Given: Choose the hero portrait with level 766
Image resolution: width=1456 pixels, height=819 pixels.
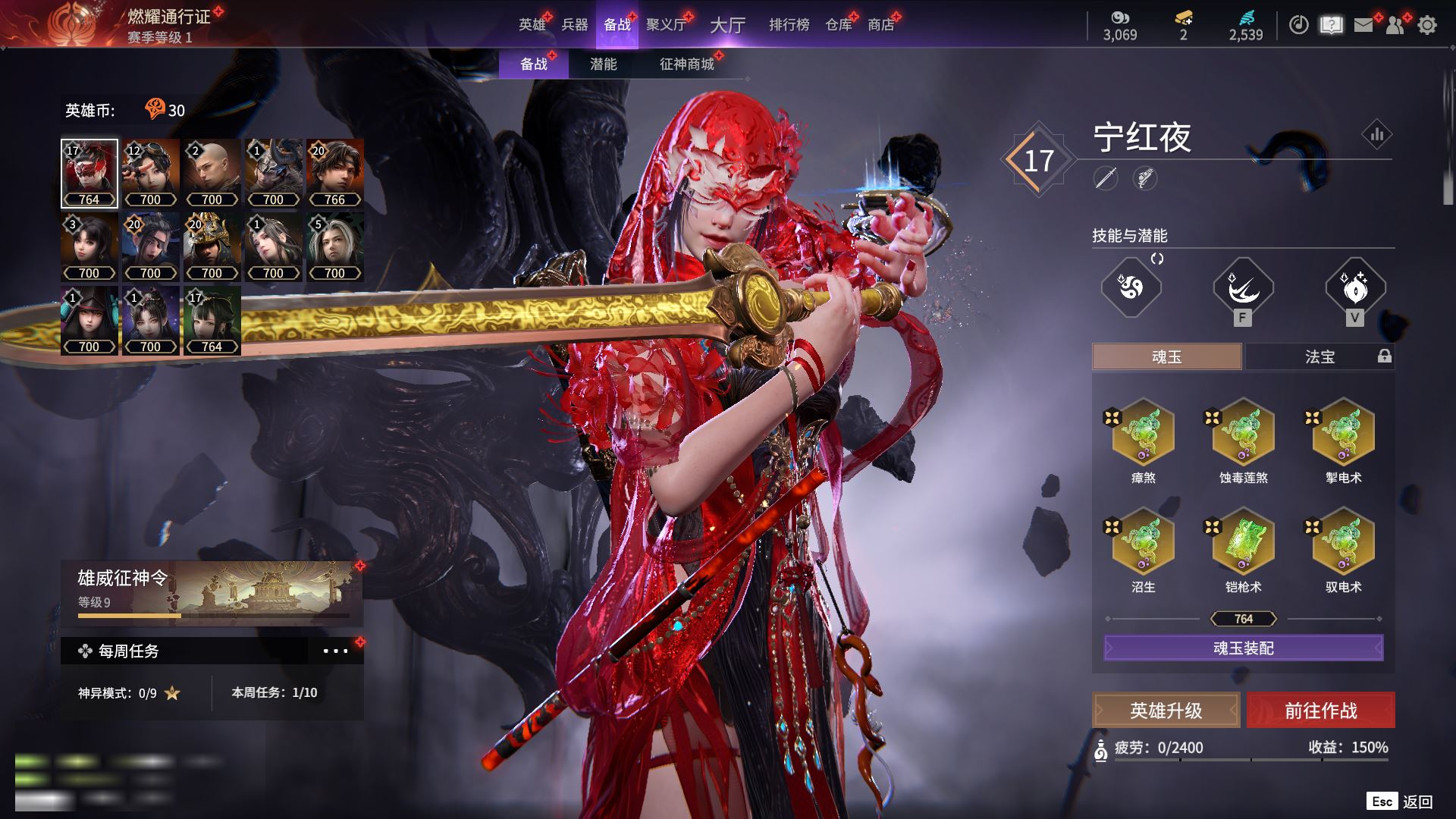Looking at the screenshot, I should click(x=334, y=173).
